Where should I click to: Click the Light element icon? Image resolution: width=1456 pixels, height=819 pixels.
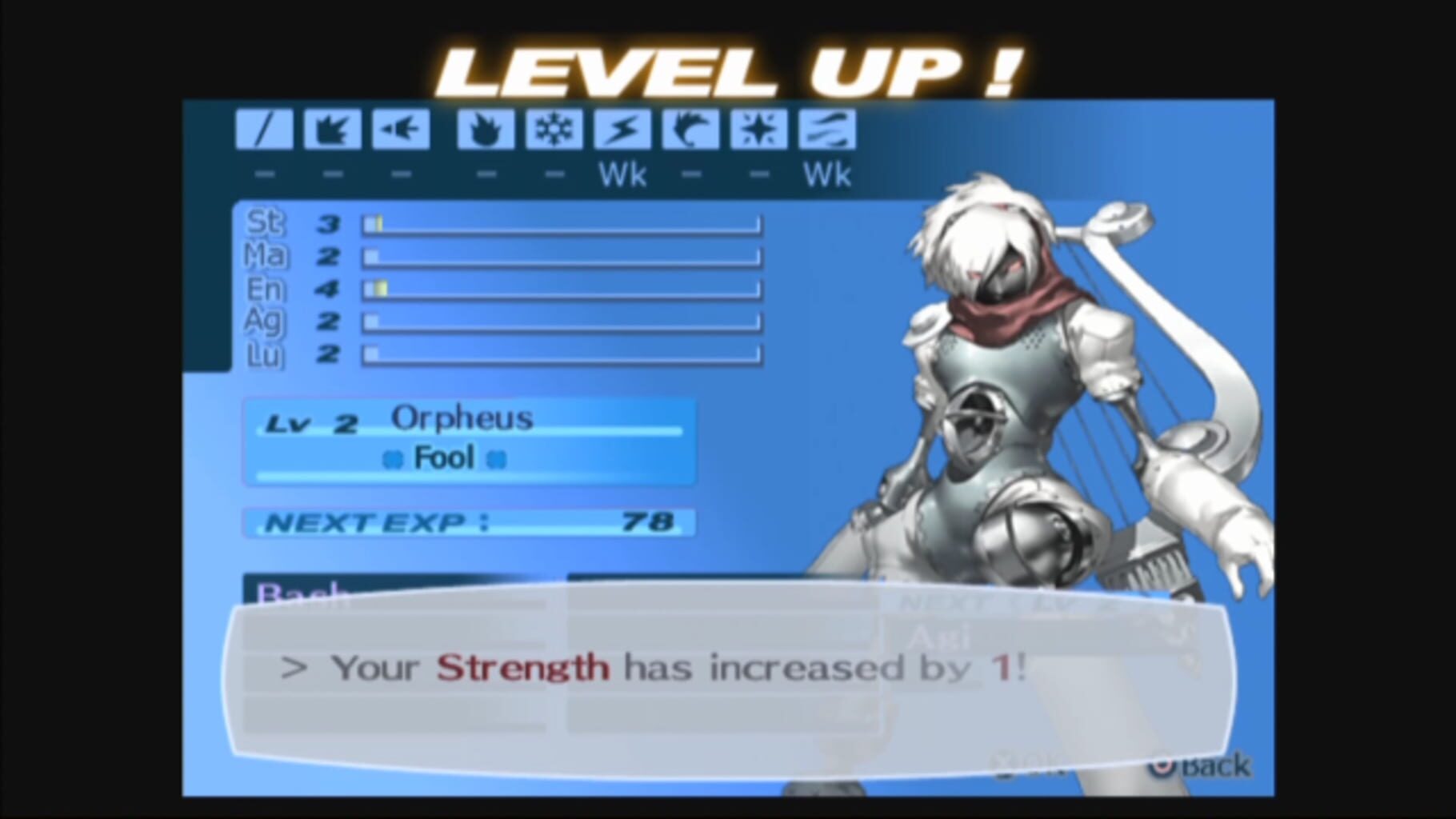[x=757, y=130]
